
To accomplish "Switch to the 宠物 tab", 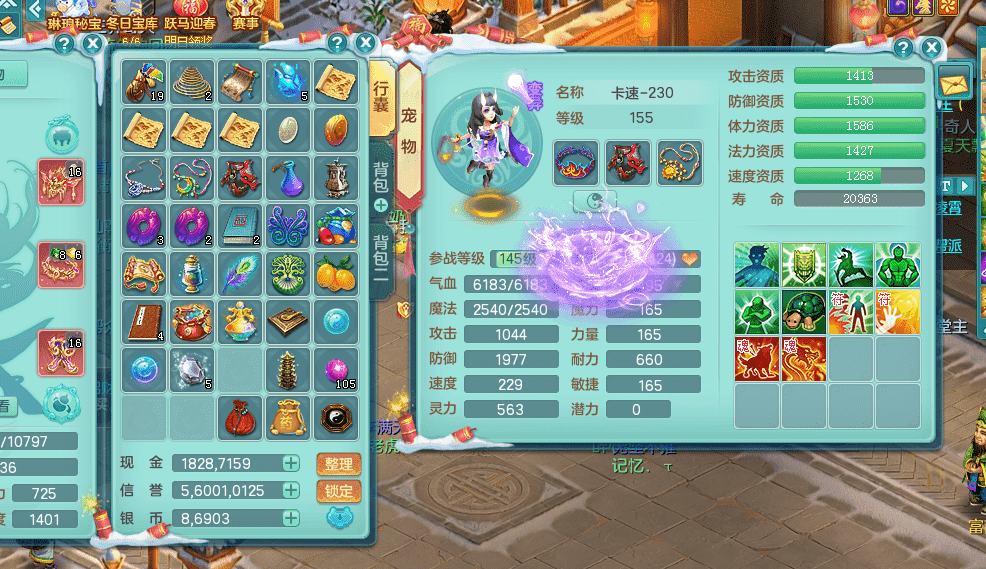I will pyautogui.click(x=409, y=130).
